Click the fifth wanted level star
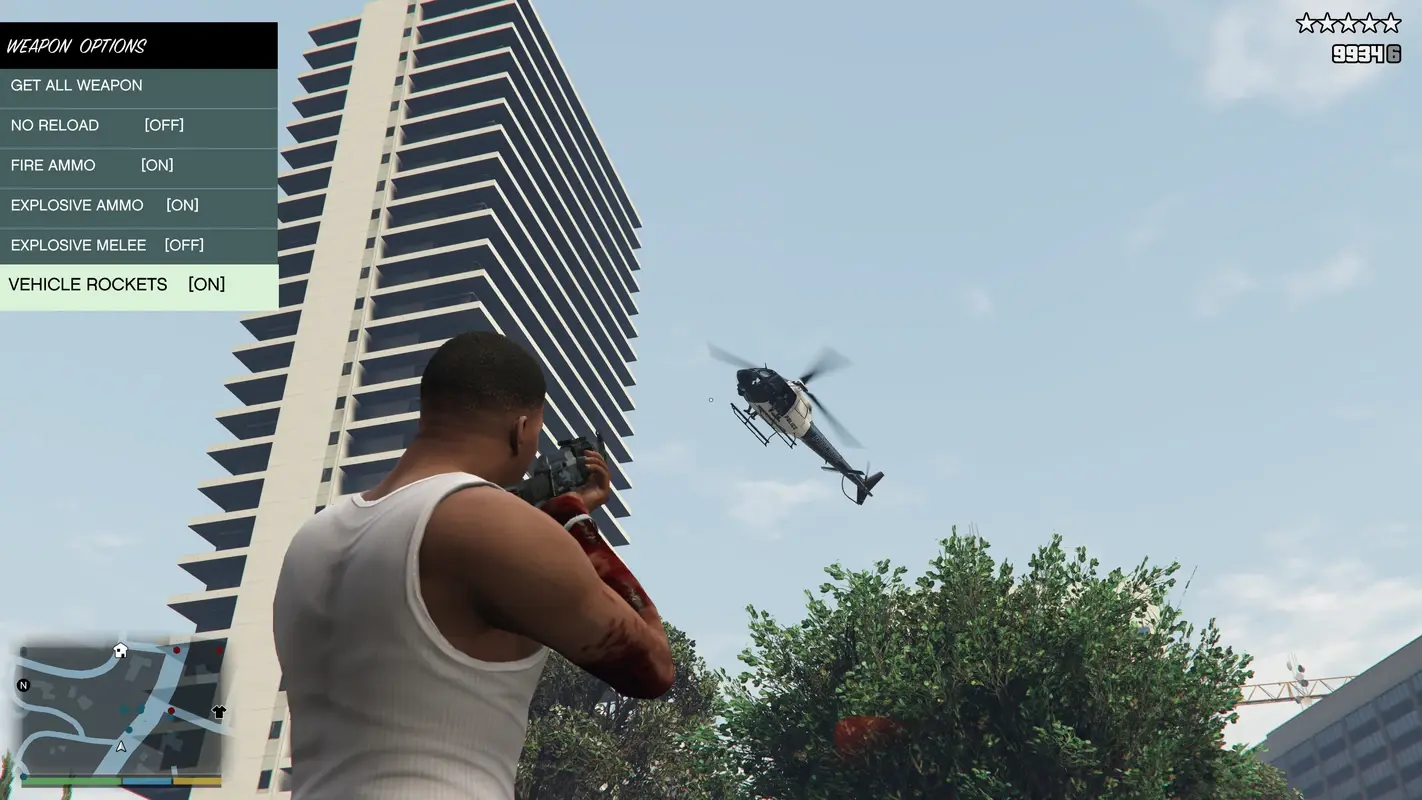 [x=1390, y=22]
